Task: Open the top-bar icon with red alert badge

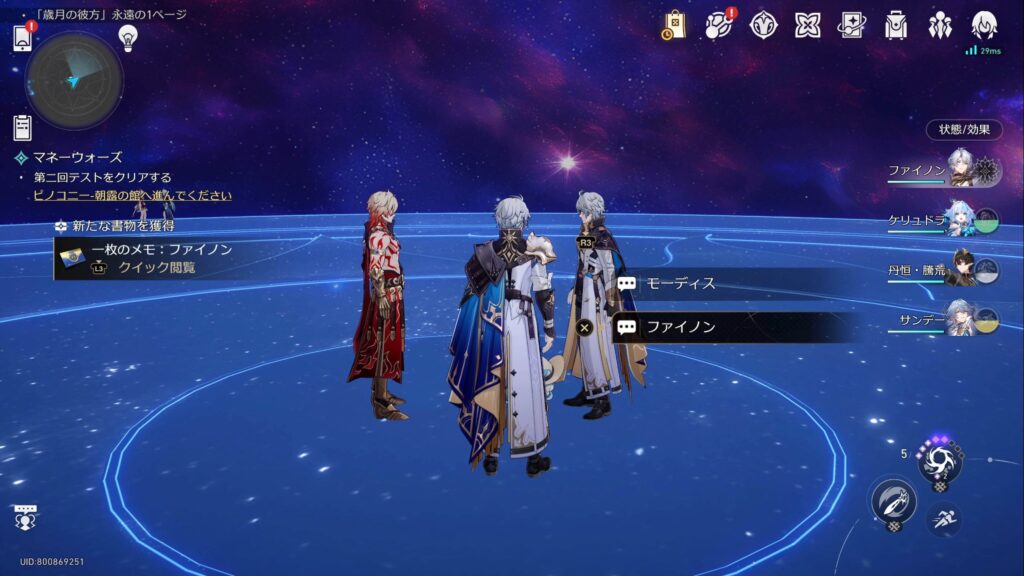Action: 719,25
